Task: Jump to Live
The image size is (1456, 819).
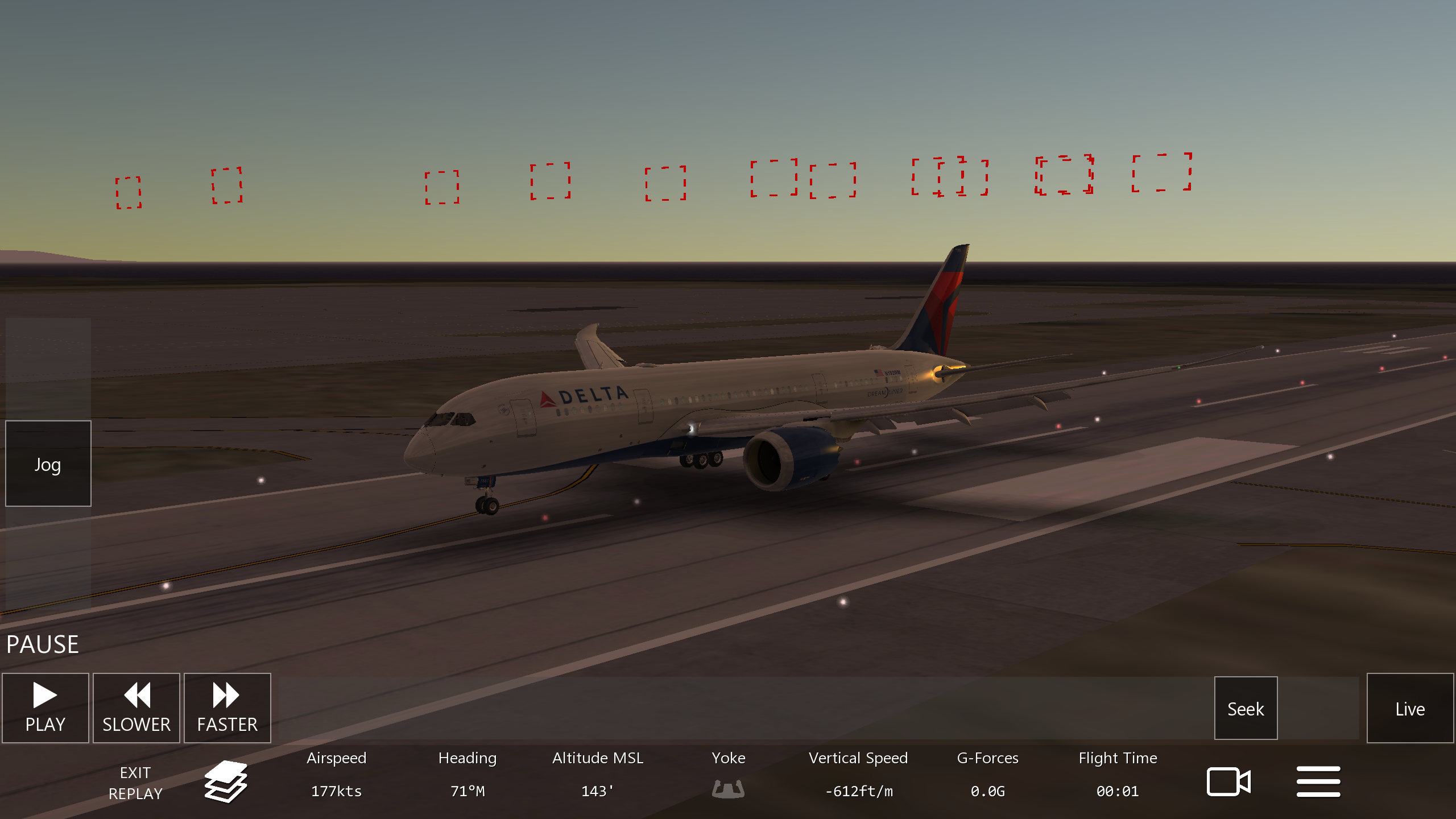Action: point(1410,708)
